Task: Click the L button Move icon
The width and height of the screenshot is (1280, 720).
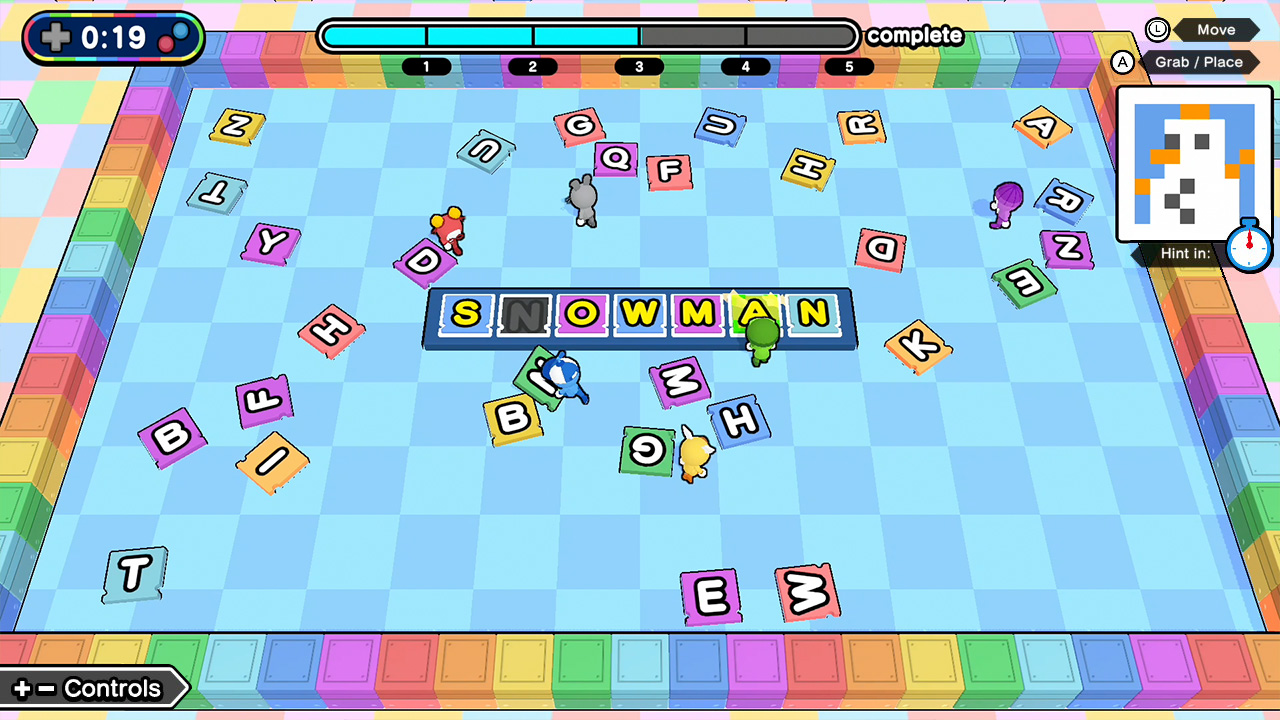Action: (x=1157, y=29)
